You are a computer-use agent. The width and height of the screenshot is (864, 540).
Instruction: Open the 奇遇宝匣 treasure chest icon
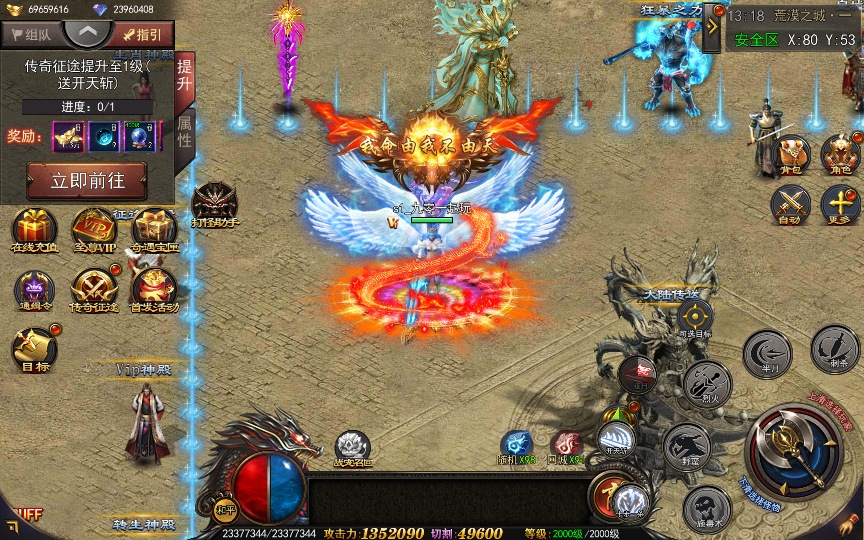point(154,228)
